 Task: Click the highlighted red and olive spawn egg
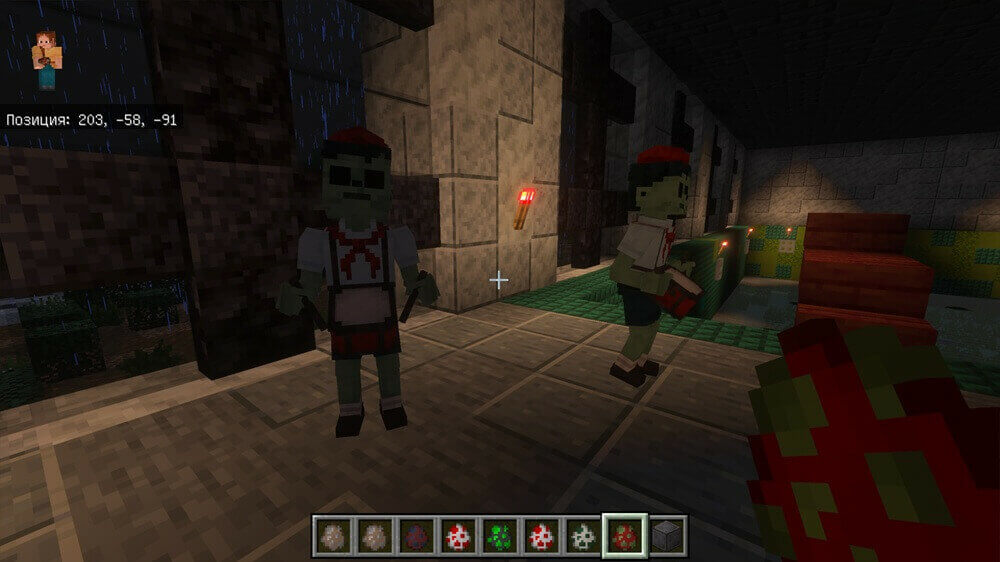click(x=623, y=538)
